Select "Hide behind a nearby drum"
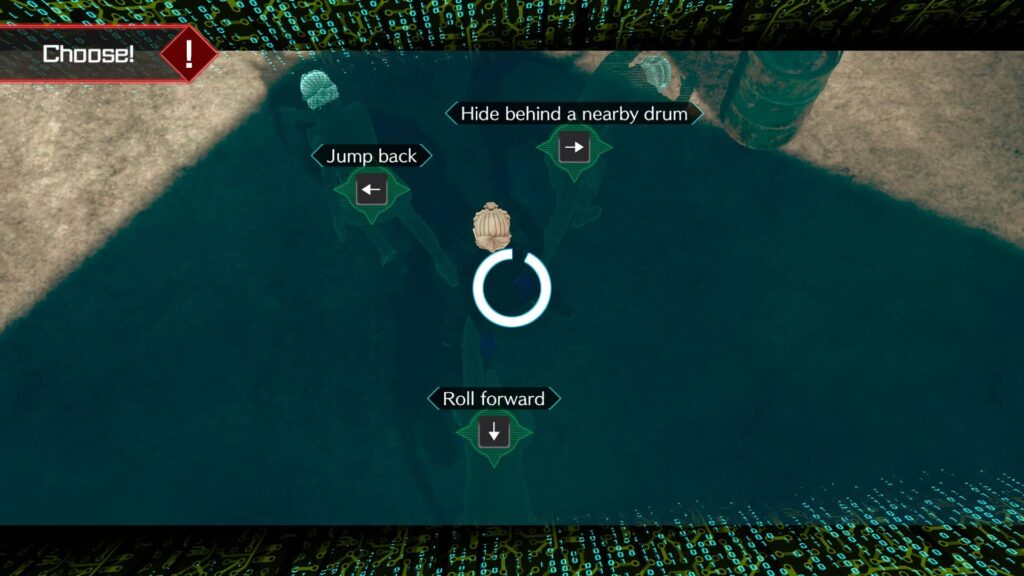The image size is (1024, 576). pos(573,148)
